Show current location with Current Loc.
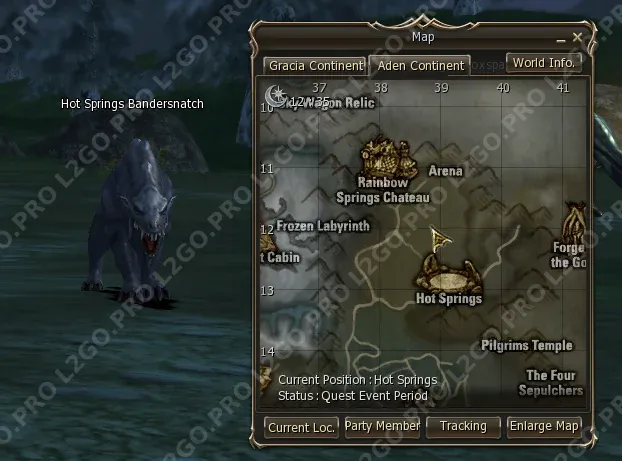Viewport: 622px width, 461px height. tap(302, 427)
